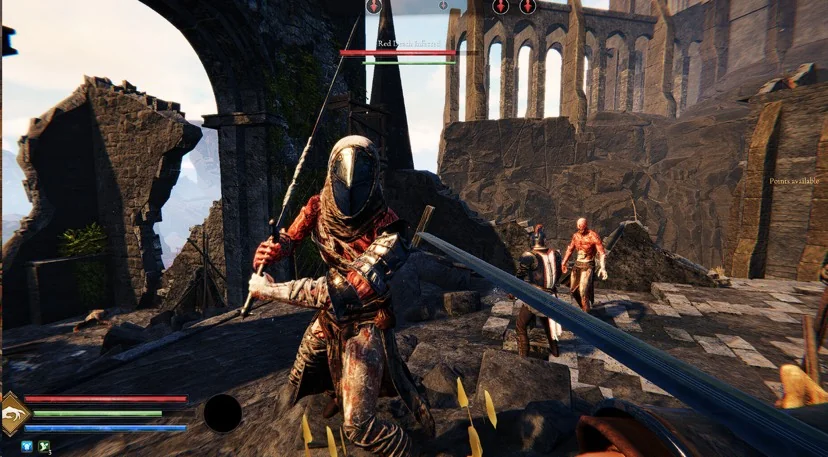Open the Points available notification
This screenshot has height=457, width=828.
coord(794,181)
